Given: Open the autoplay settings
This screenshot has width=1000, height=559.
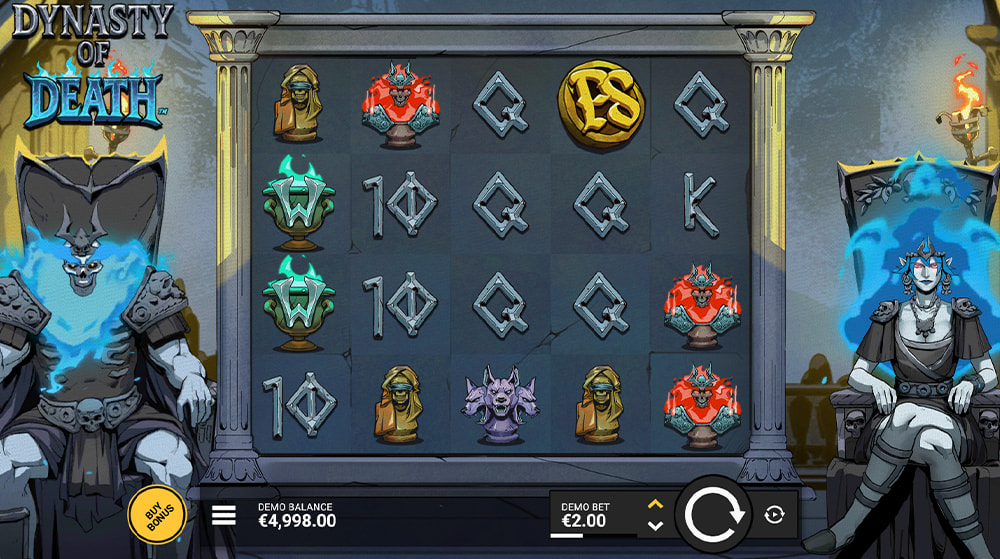Looking at the screenshot, I should [774, 515].
